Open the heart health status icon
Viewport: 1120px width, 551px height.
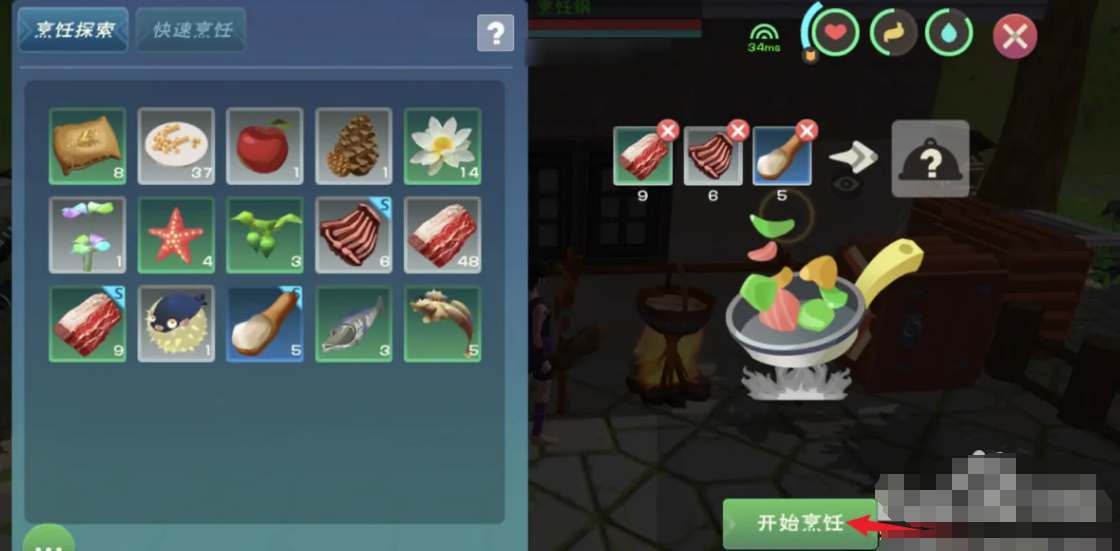(x=835, y=35)
